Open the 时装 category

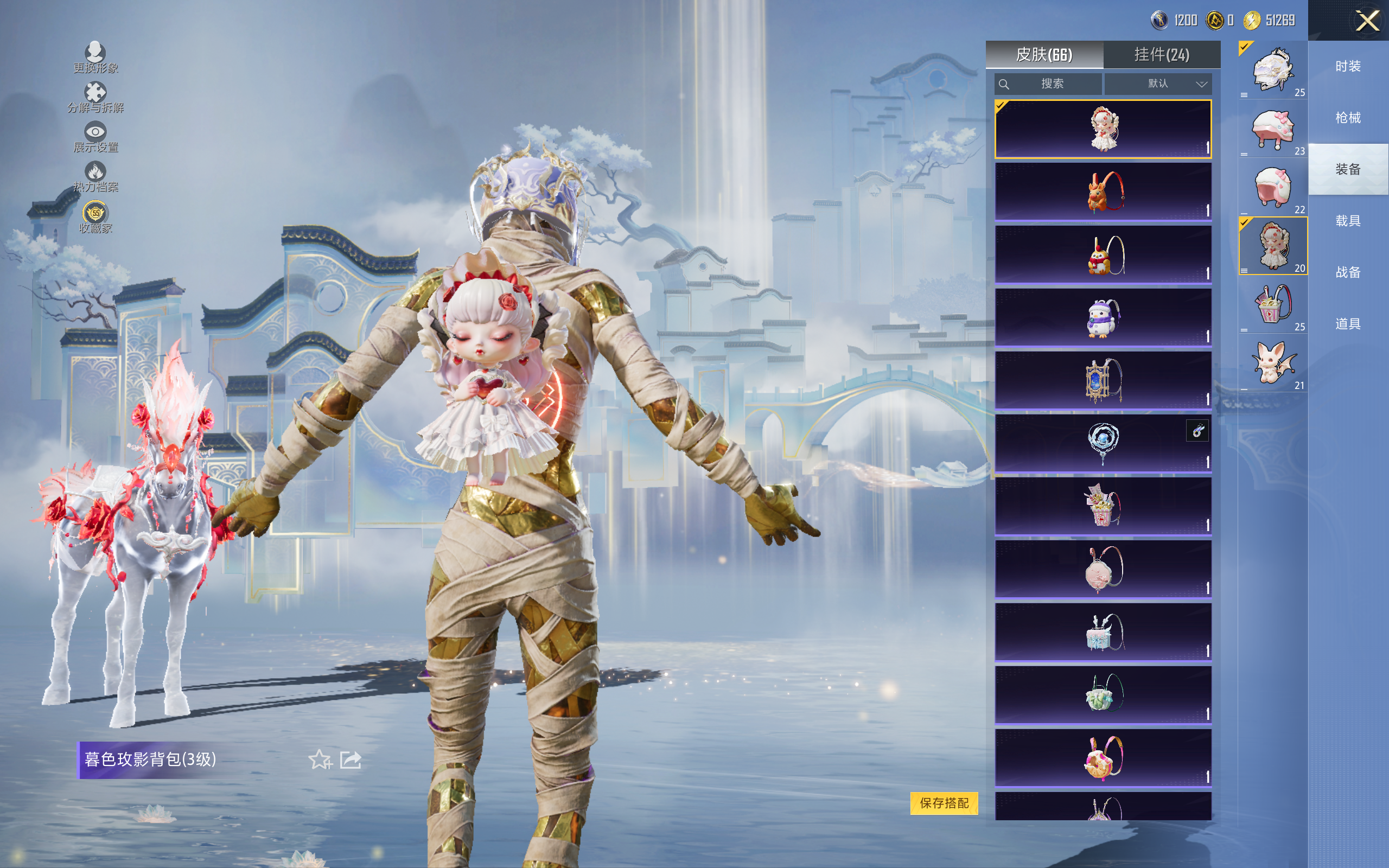1348,66
